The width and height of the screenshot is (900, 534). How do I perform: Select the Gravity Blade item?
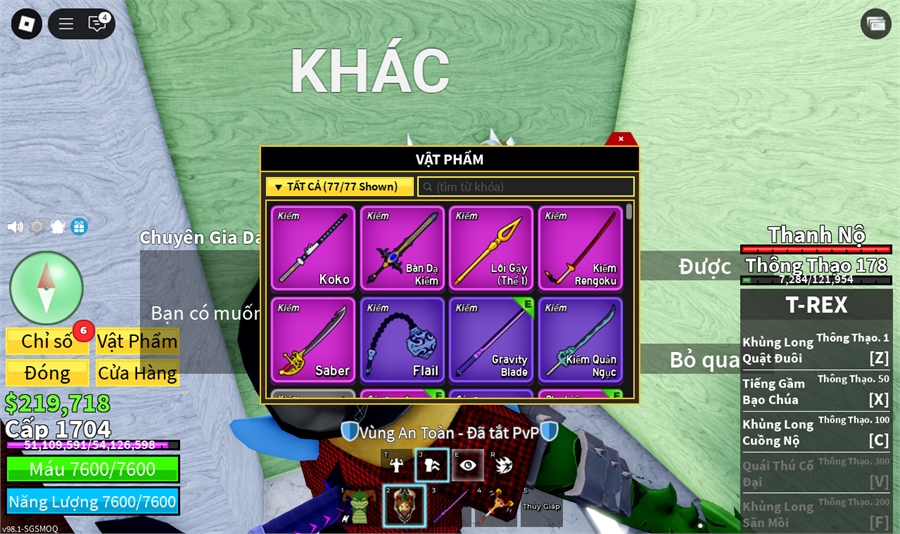click(491, 339)
